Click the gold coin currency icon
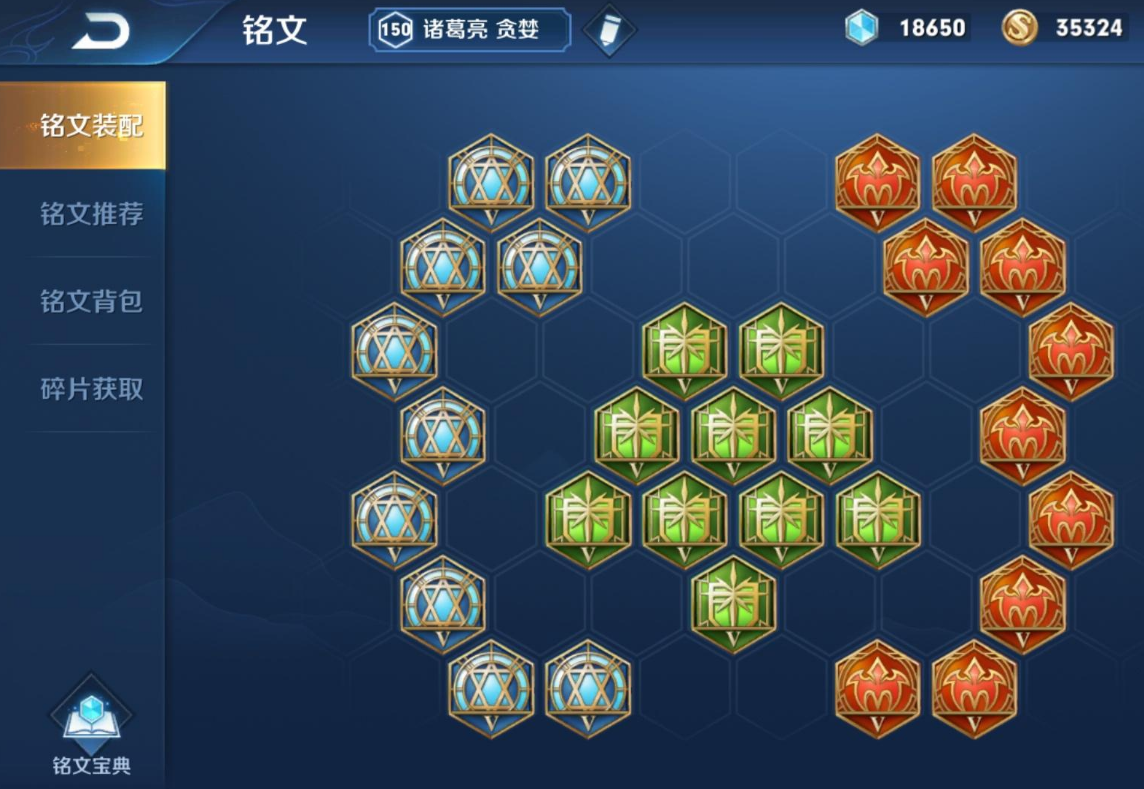 pos(1019,29)
